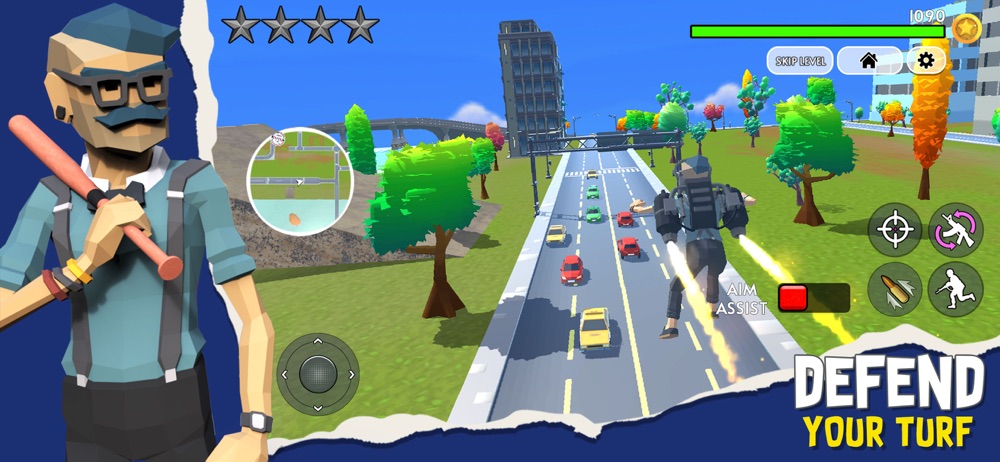The height and width of the screenshot is (462, 1000).
Task: Tap the gold star coin icon
Action: (x=966, y=28)
